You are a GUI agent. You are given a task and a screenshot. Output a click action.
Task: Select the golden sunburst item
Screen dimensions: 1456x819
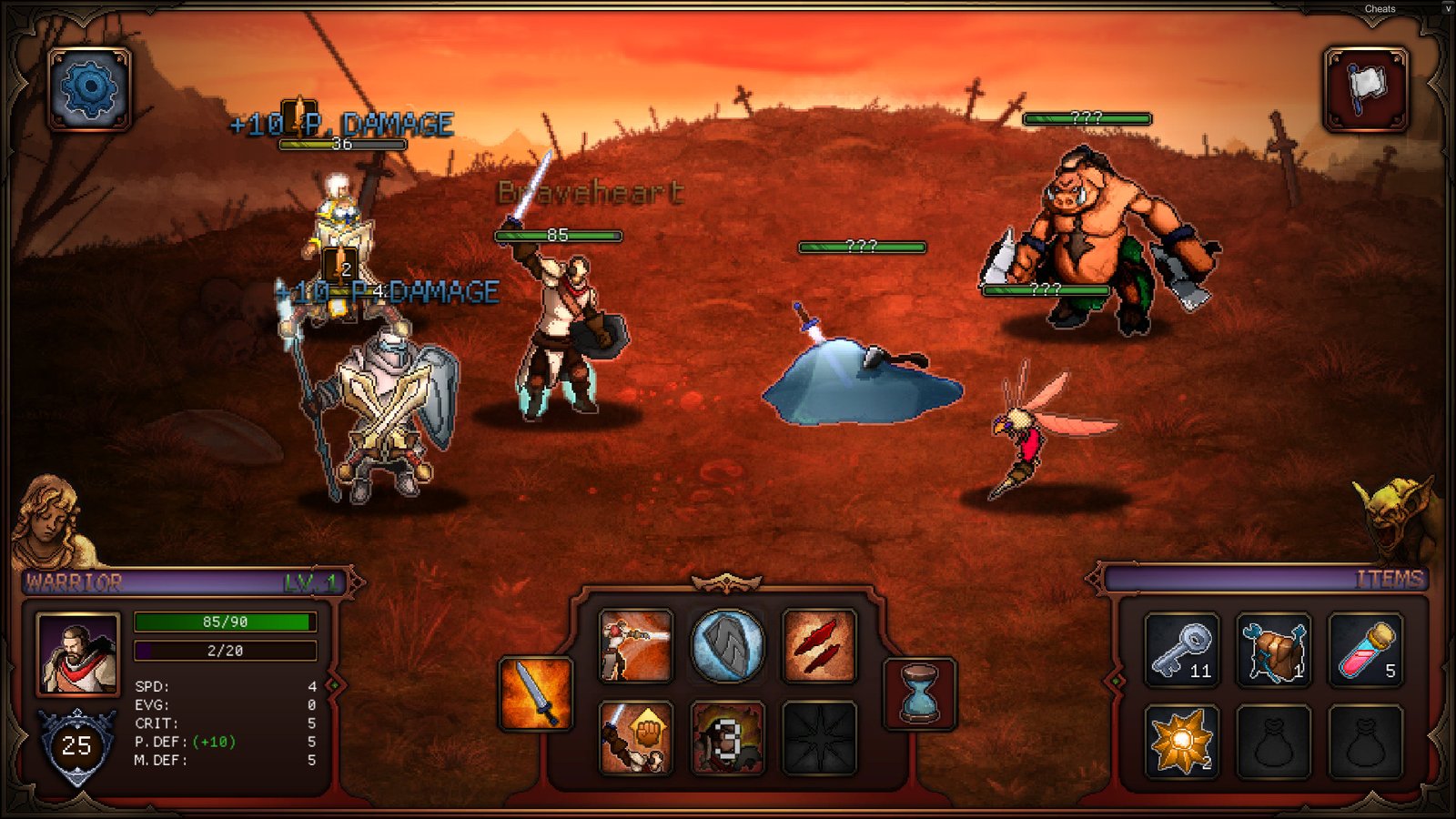pos(1182,741)
